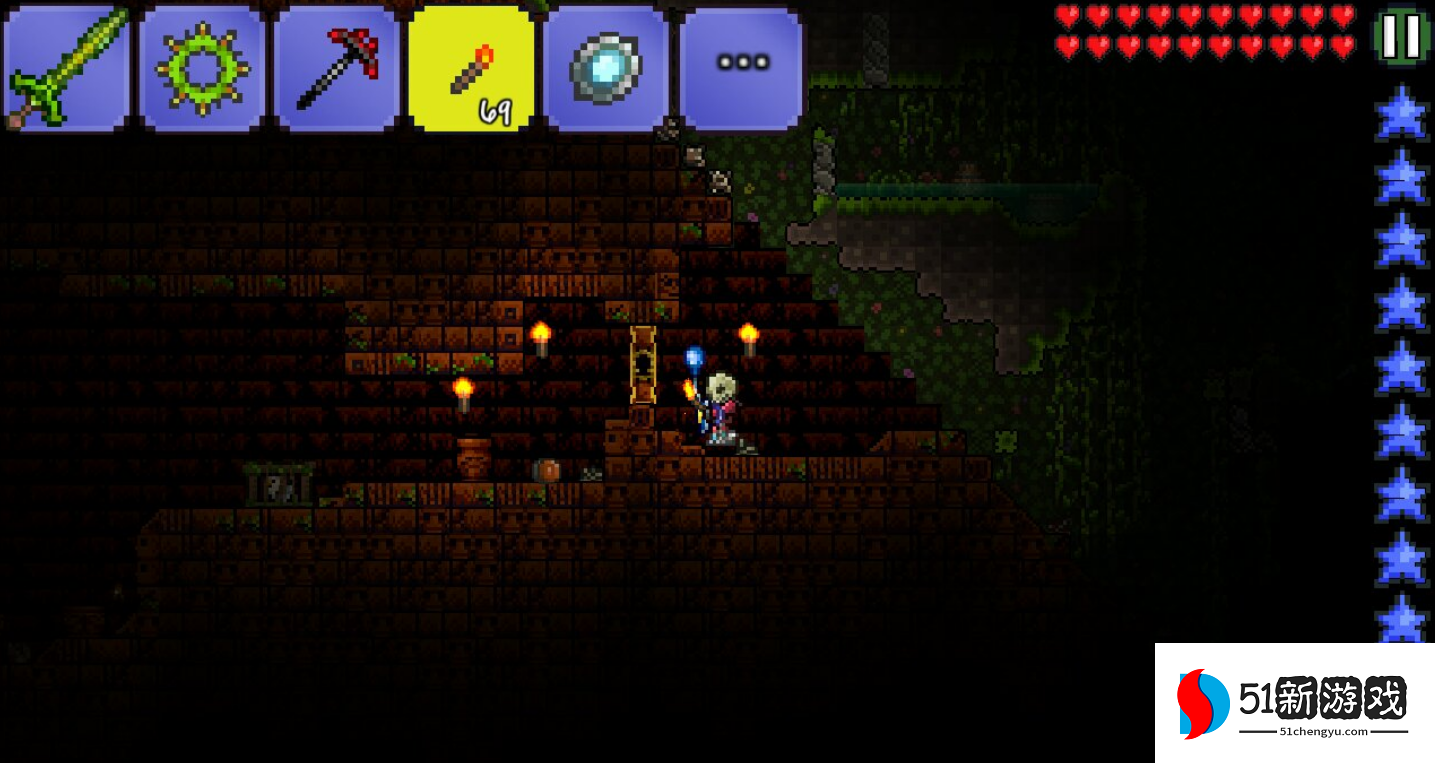Screen dimensions: 1435x763
Task: Select the green Blade of Grass sword slot
Action: 67,68
